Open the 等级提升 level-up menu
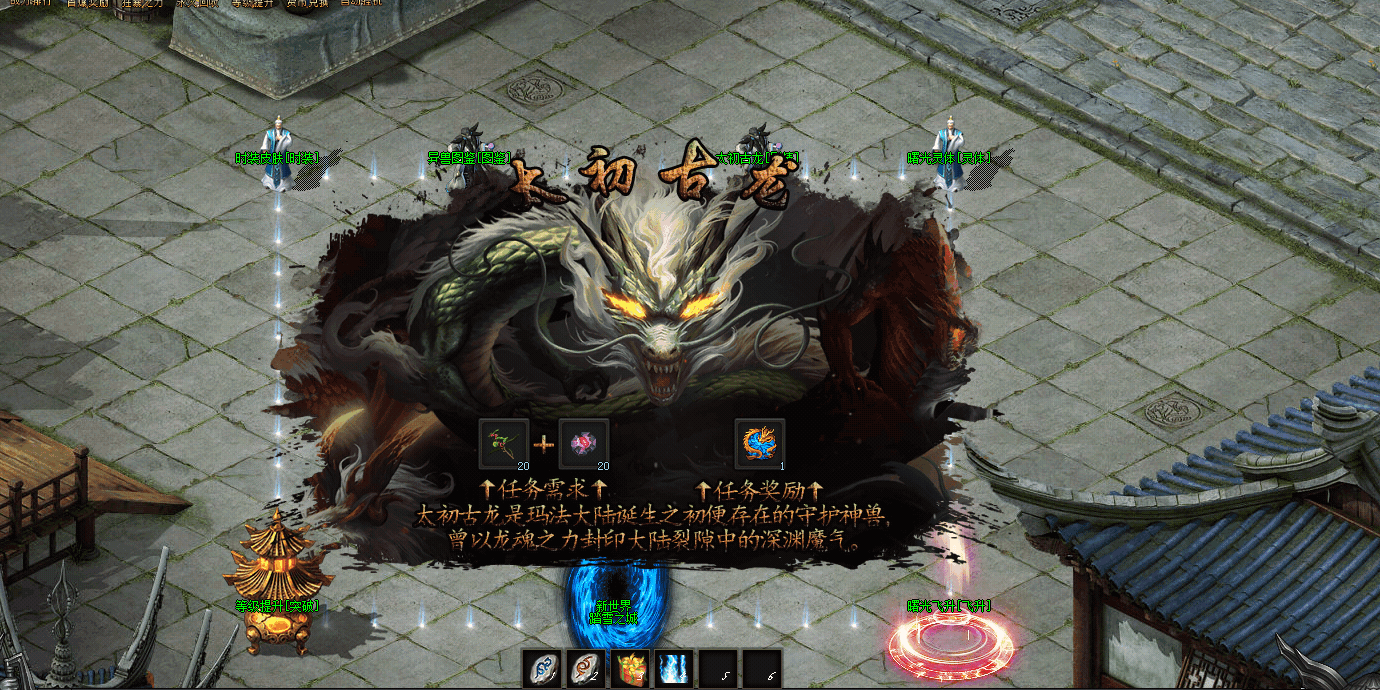This screenshot has width=1380, height=690. 252,3
